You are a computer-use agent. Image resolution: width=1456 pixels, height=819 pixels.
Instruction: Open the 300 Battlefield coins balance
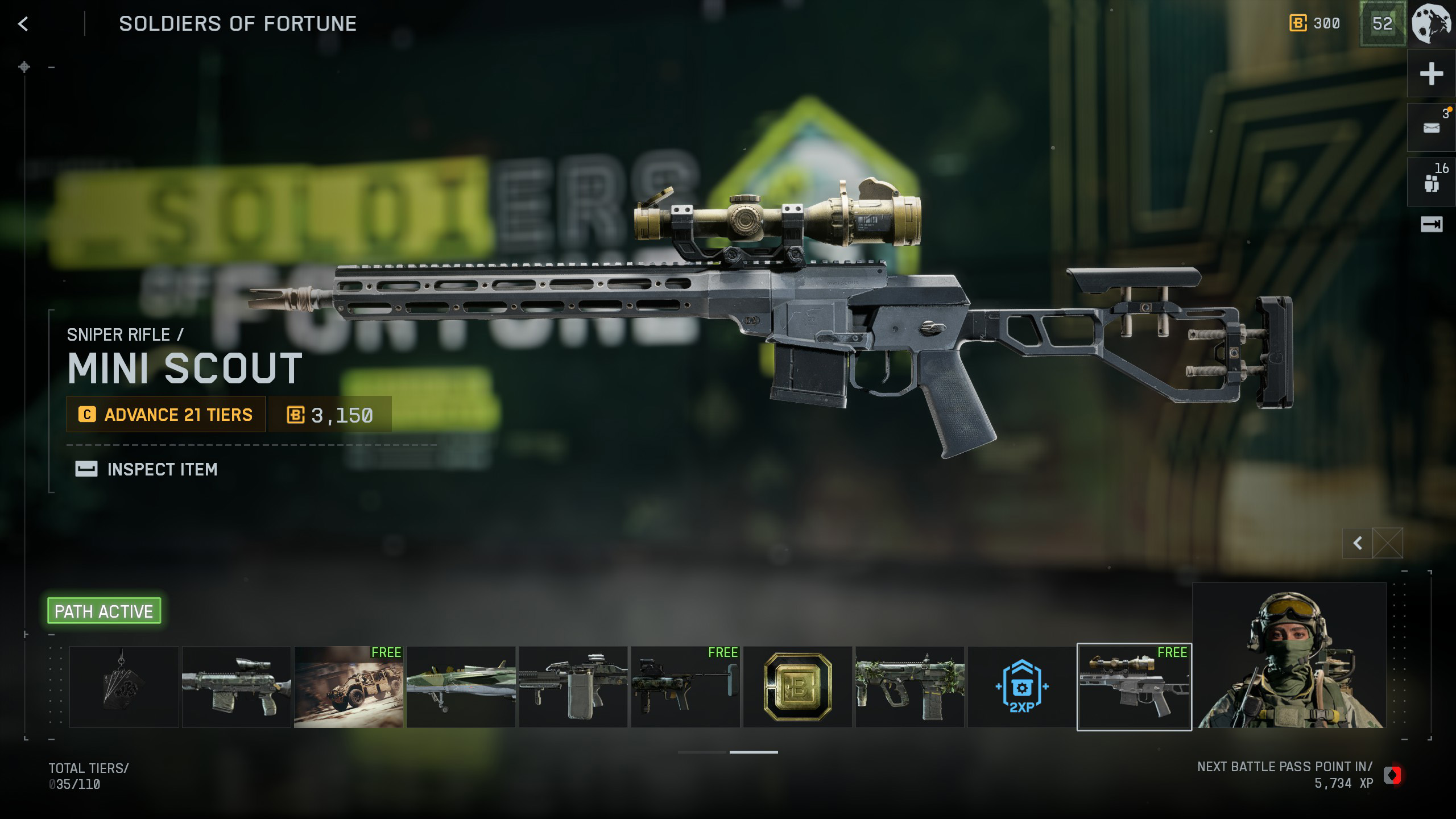point(1315,24)
